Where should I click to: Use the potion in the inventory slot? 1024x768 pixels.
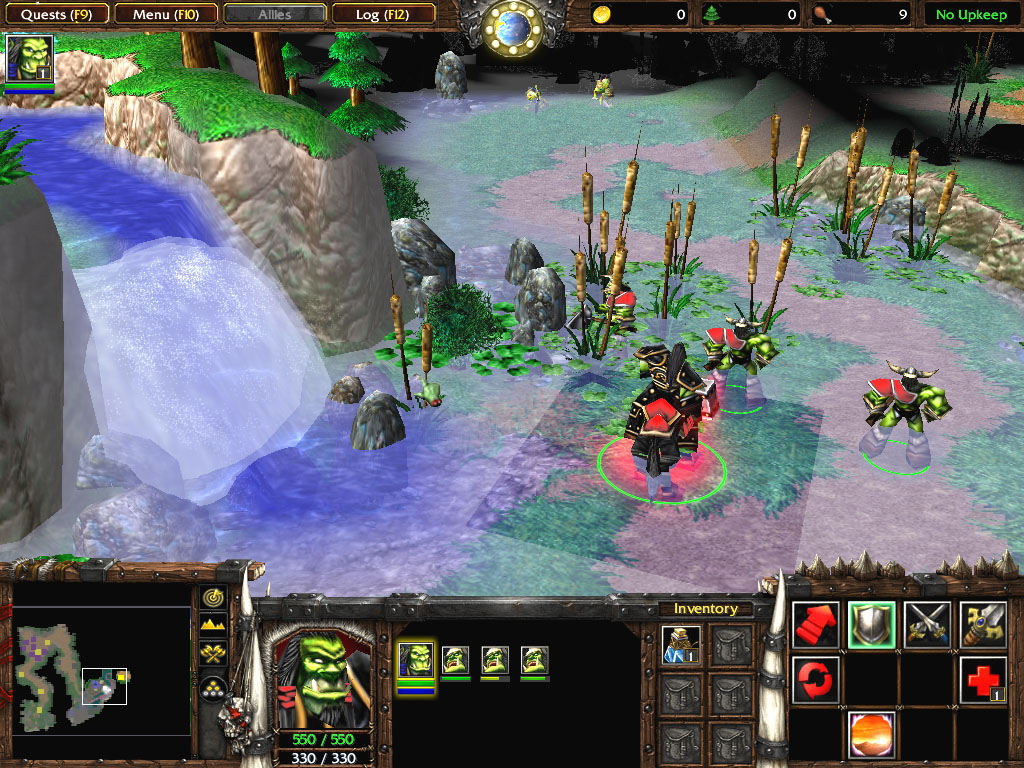tap(682, 646)
